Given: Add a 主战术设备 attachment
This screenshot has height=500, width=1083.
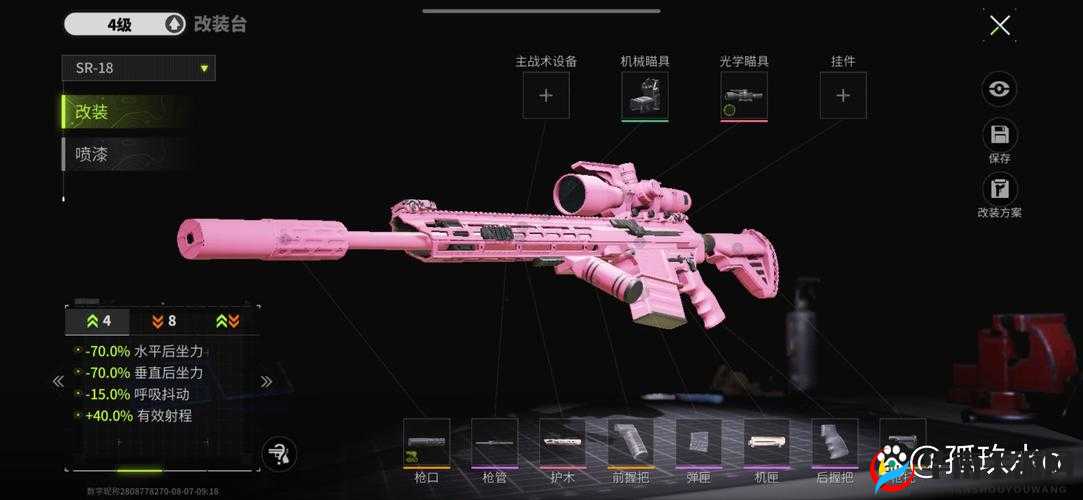Looking at the screenshot, I should [546, 96].
